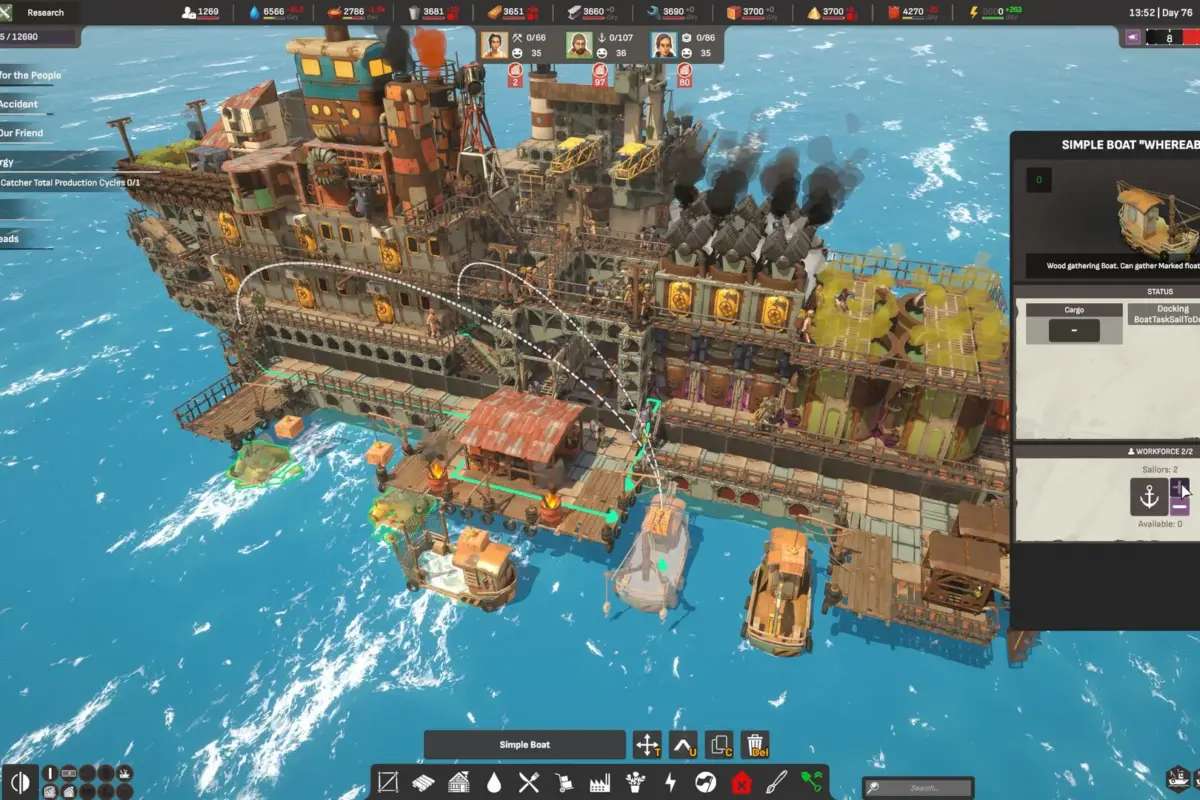Screen dimensions: 1200x800
Task: Click the building search field
Action: pos(918,788)
